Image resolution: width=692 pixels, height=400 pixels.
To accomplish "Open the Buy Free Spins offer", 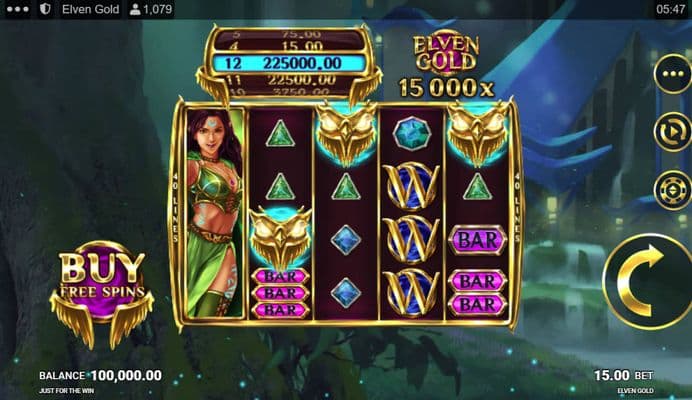I will [x=100, y=288].
